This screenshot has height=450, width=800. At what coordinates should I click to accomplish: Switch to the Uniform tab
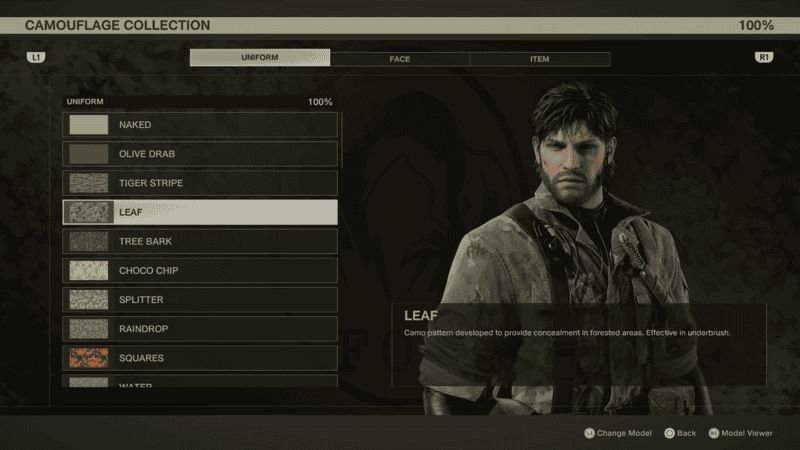(x=260, y=59)
